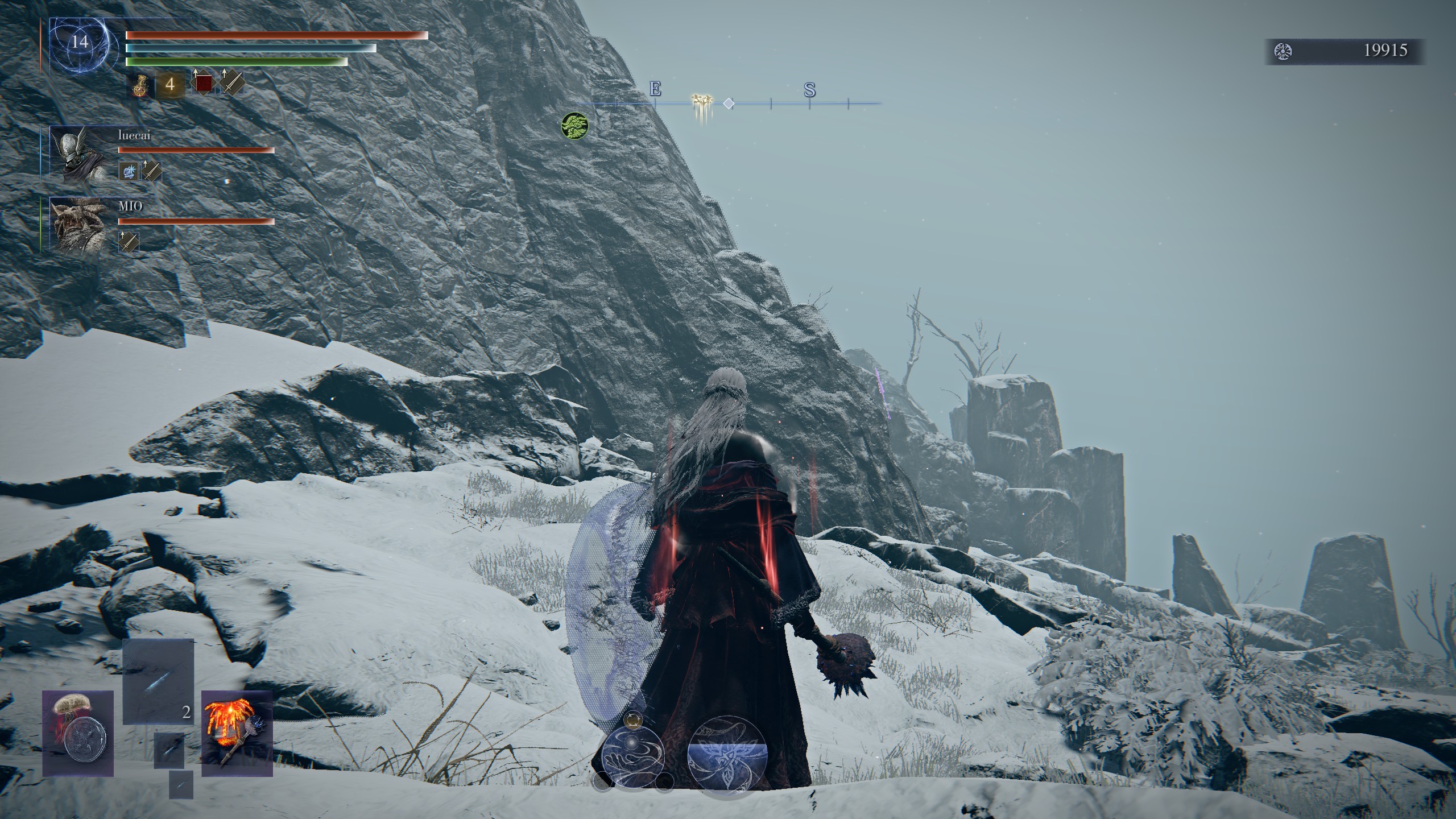
Task: Select luecai's helmeted portrait
Action: pyautogui.click(x=78, y=154)
